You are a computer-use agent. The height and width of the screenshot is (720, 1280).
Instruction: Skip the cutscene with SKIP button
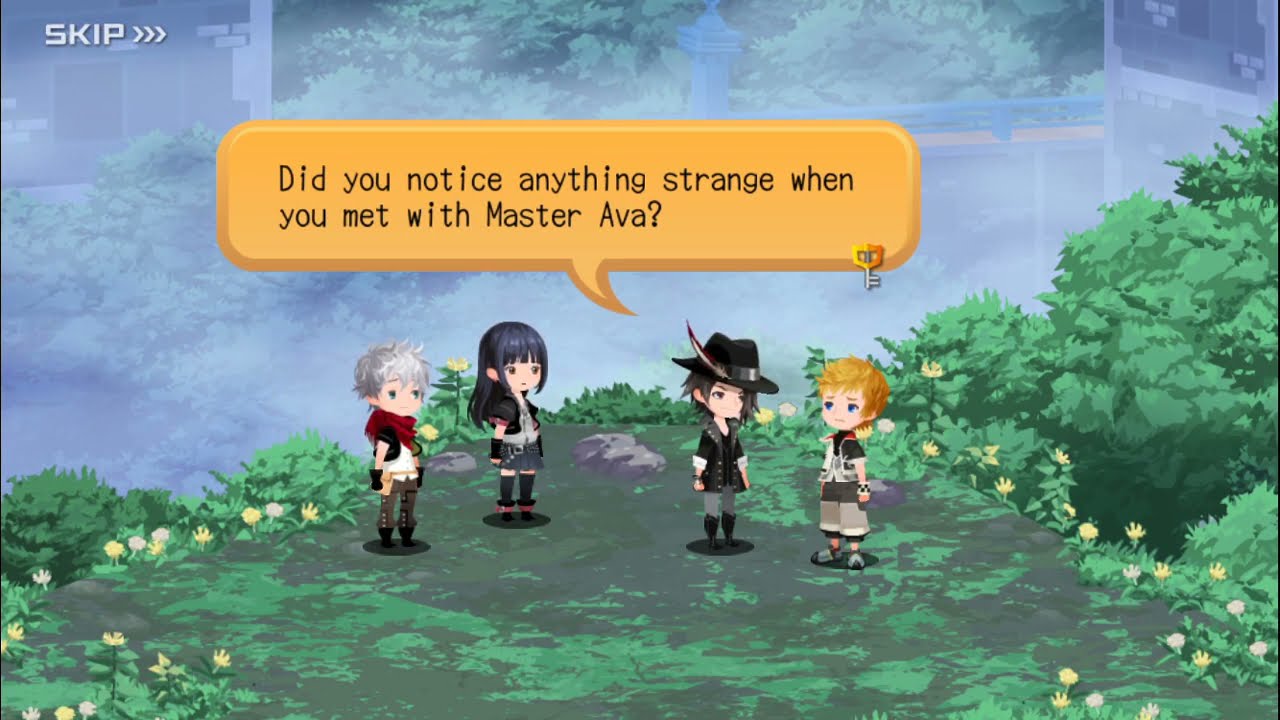click(x=105, y=36)
